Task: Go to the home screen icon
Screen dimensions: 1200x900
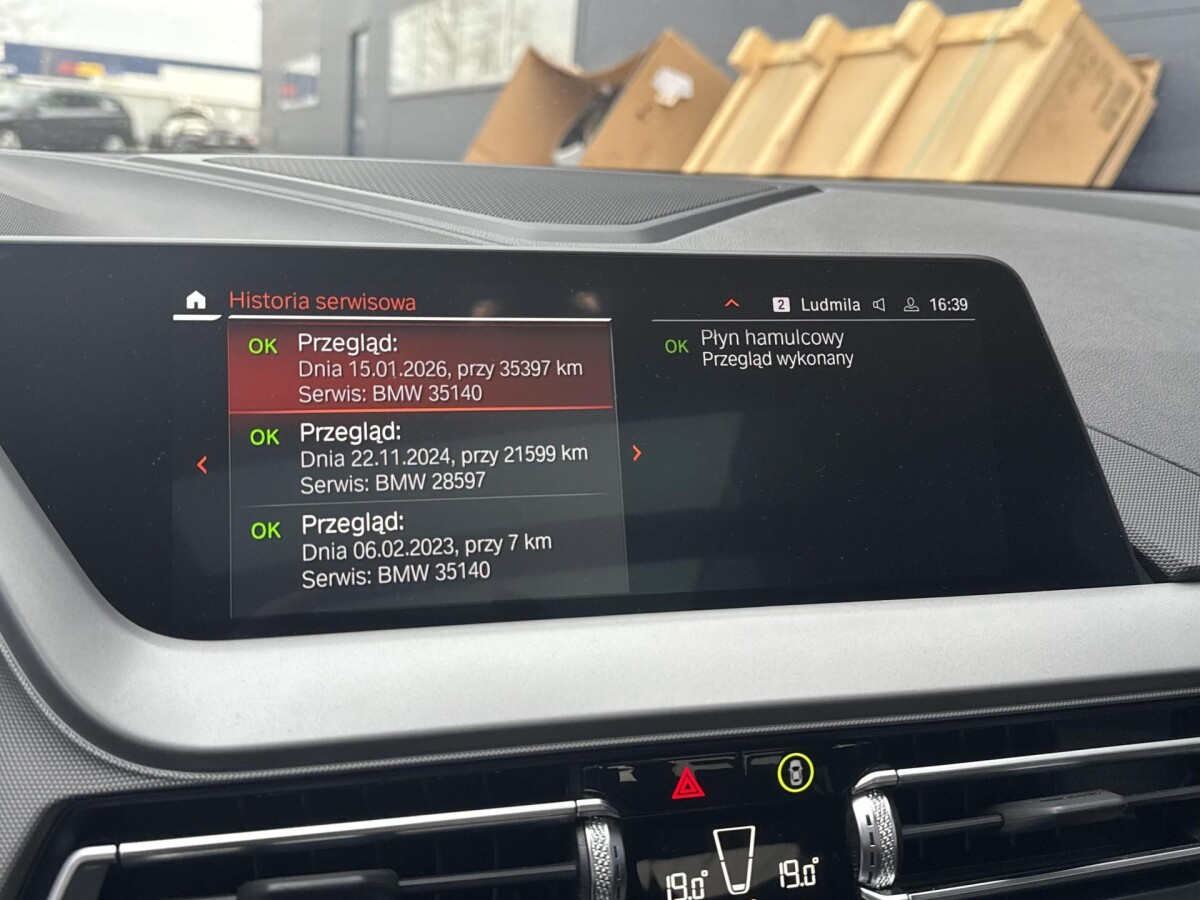Action: coord(196,300)
